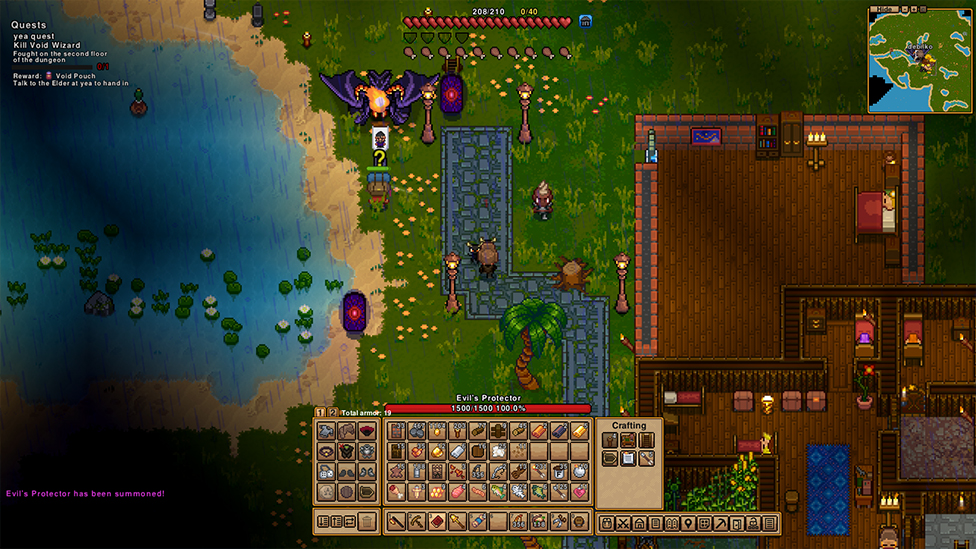Open the pickaxe icon toolbar menu

720,523
